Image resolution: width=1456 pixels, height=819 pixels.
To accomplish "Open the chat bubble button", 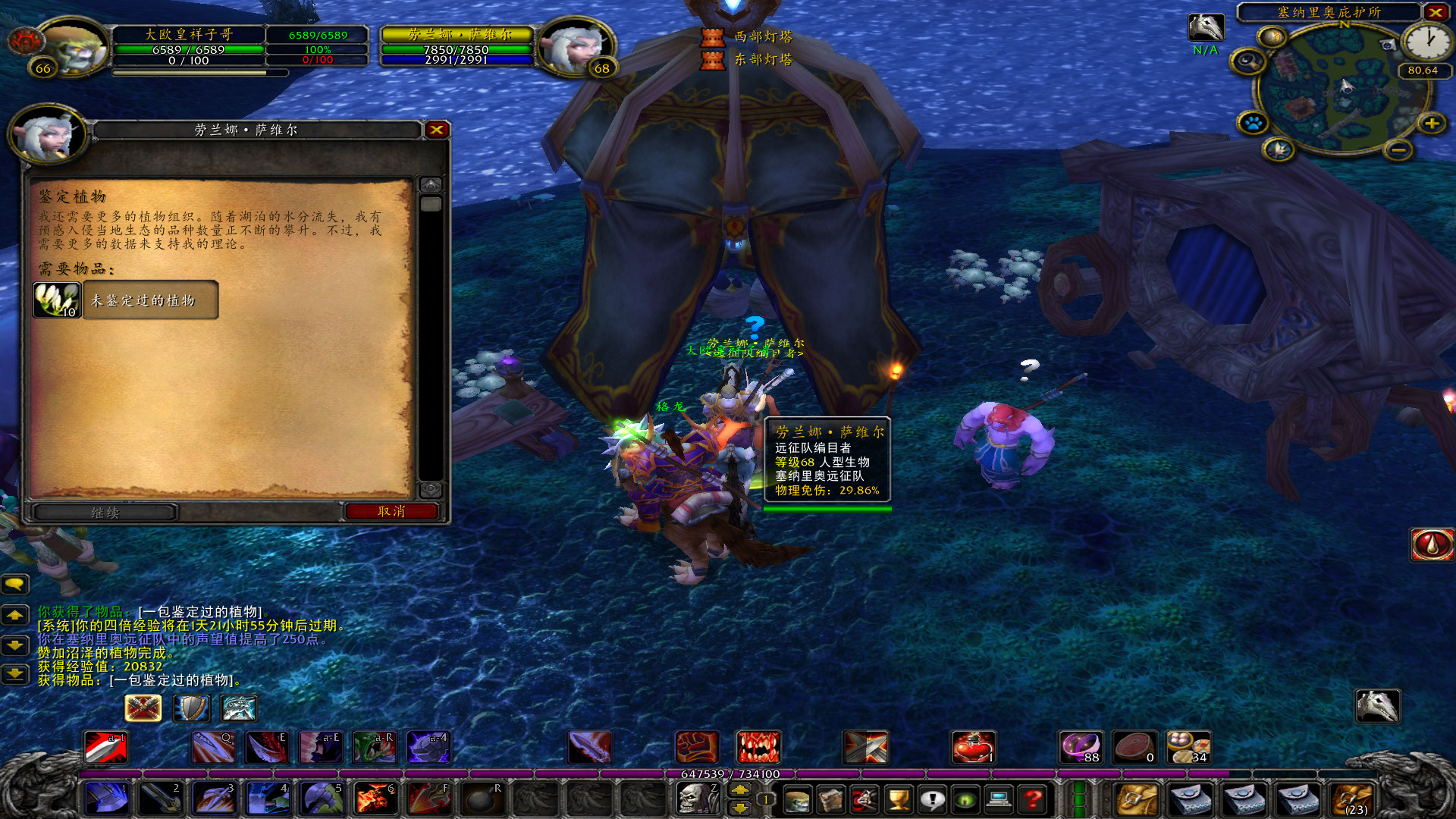I will (15, 584).
